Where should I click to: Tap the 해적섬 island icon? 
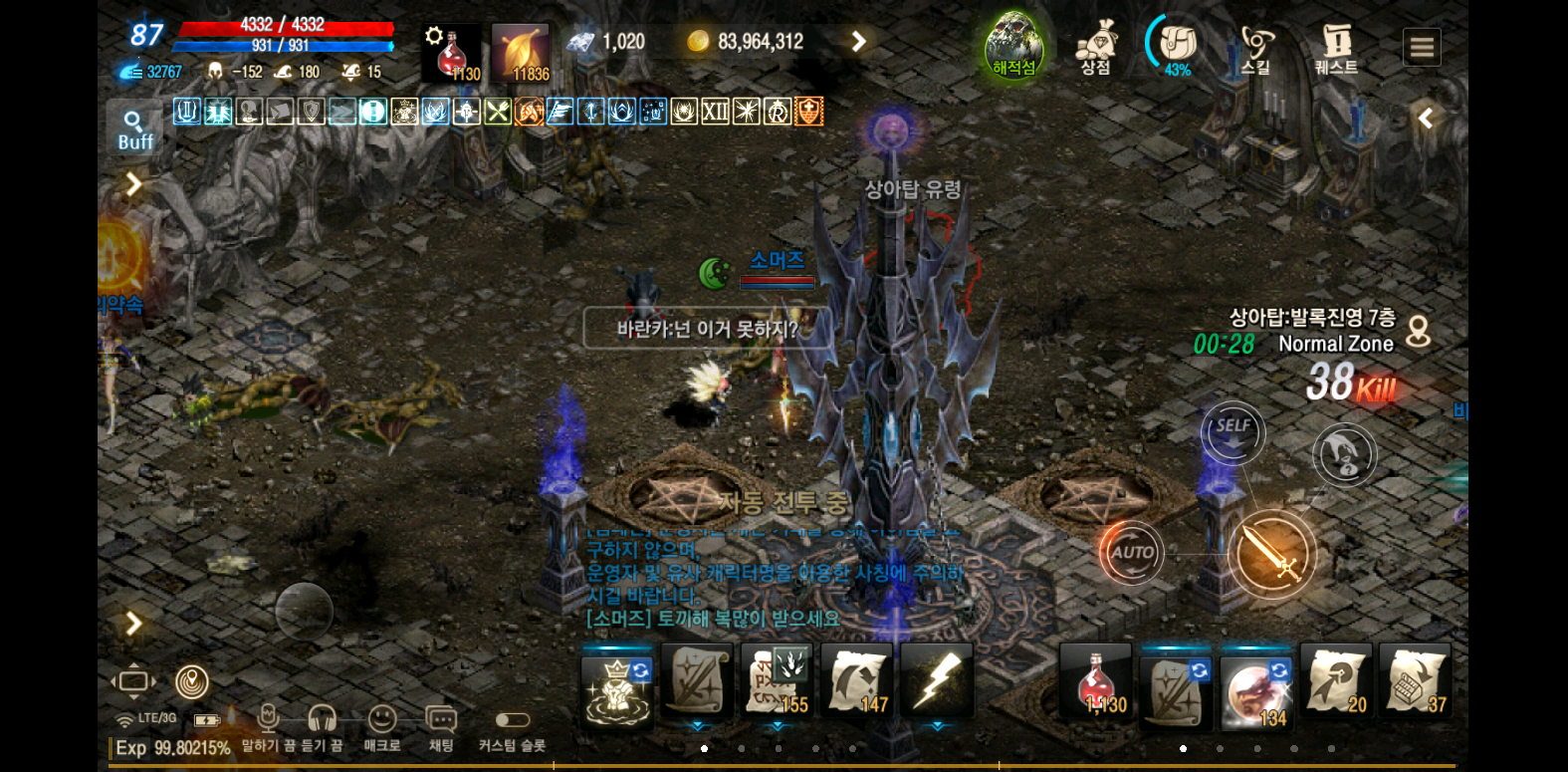coord(1013,45)
